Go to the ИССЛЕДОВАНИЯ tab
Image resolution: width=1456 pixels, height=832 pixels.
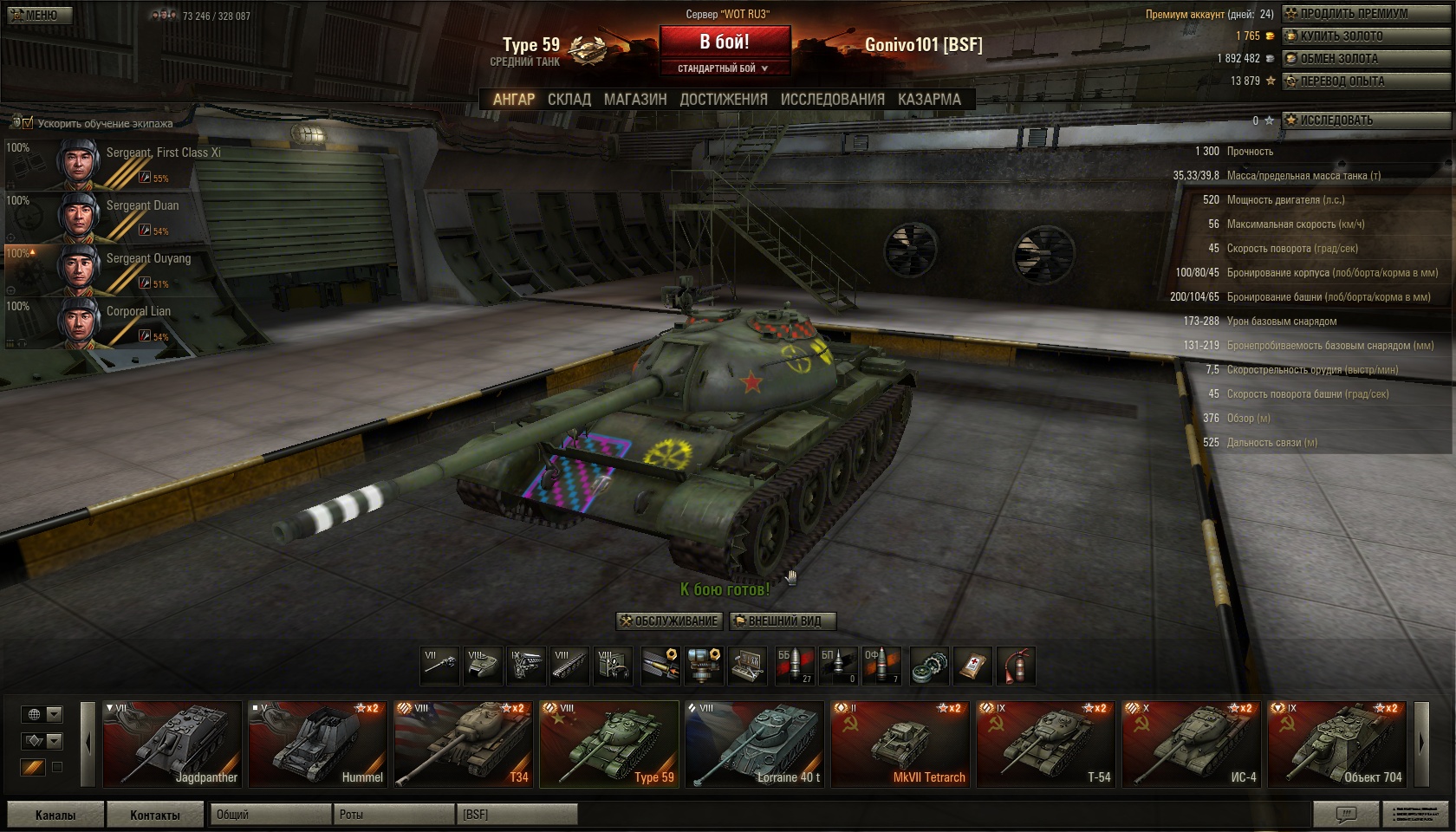(832, 100)
